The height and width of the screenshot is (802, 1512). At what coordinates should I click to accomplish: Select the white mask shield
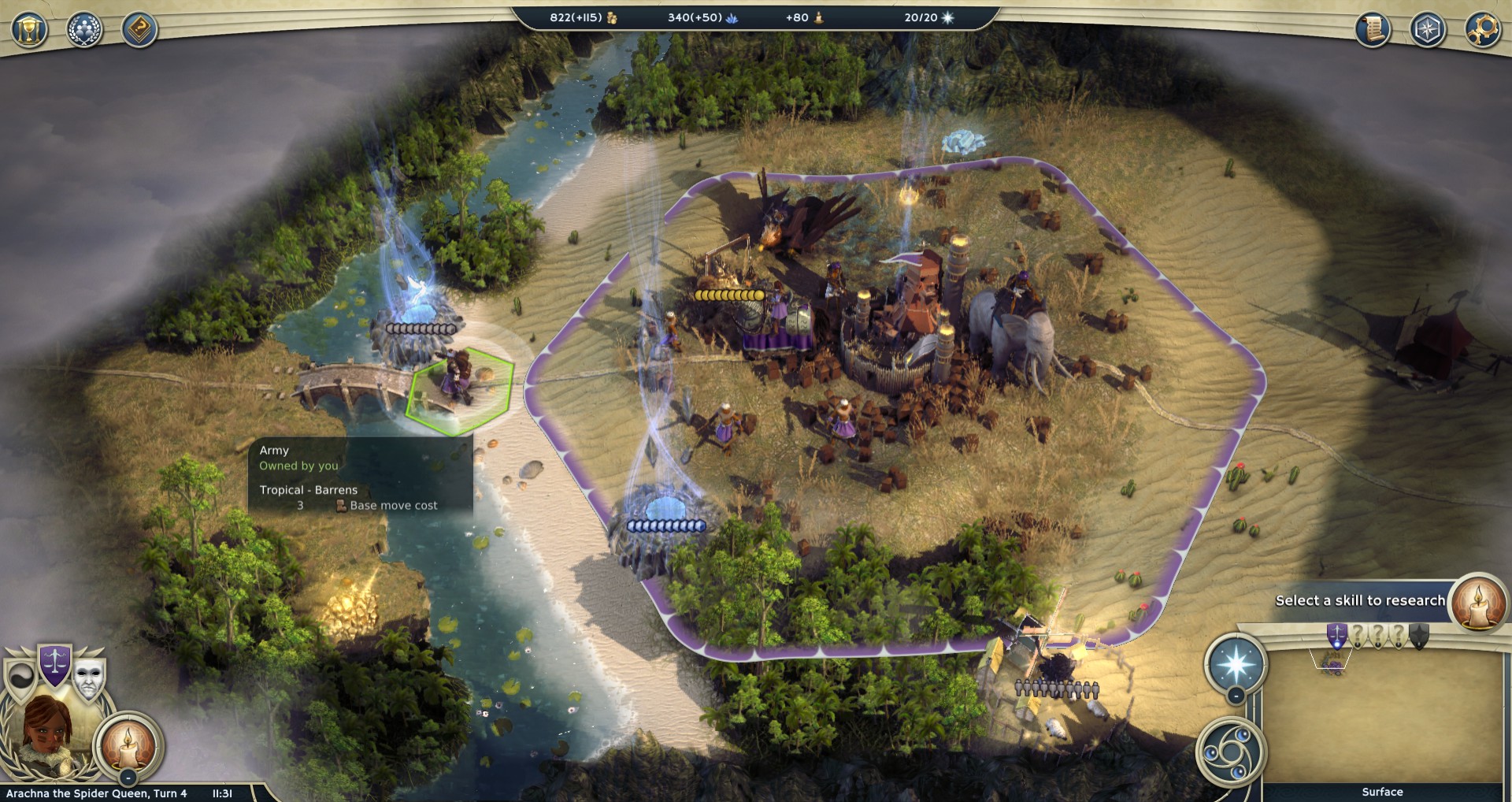tap(88, 677)
